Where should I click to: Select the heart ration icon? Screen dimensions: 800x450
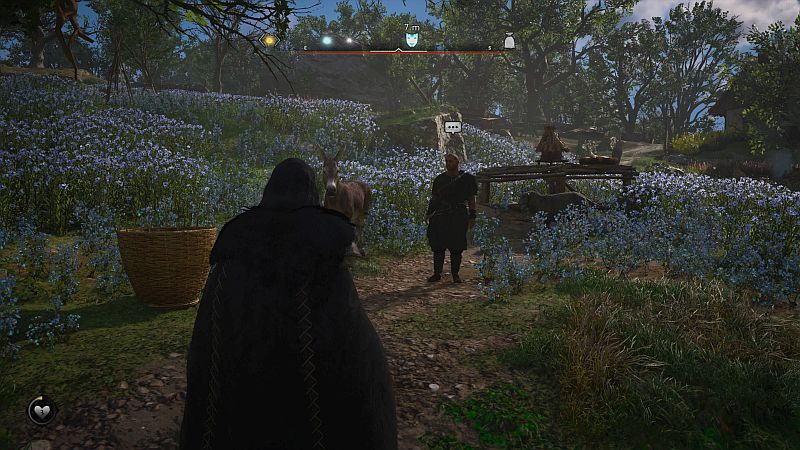pyautogui.click(x=41, y=409)
